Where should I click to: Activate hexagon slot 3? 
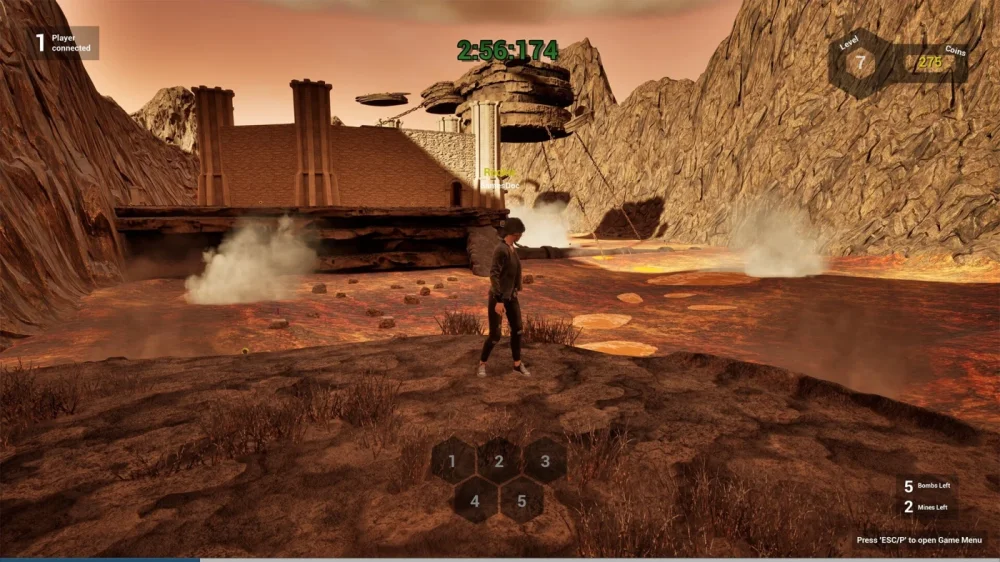[x=545, y=461]
